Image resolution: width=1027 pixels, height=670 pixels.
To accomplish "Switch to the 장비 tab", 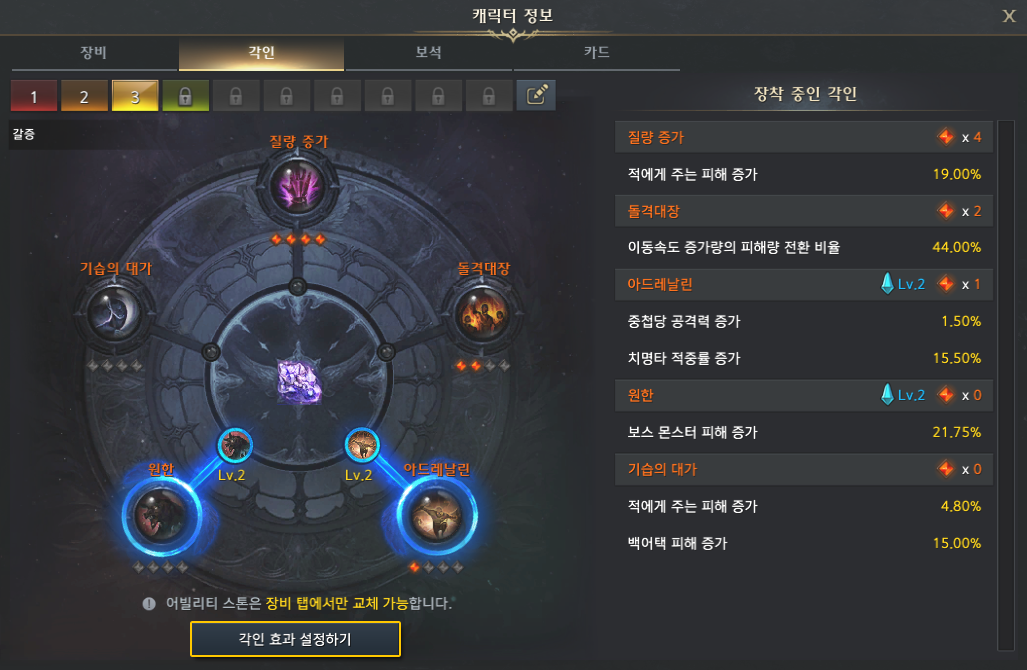I will pyautogui.click(x=93, y=53).
